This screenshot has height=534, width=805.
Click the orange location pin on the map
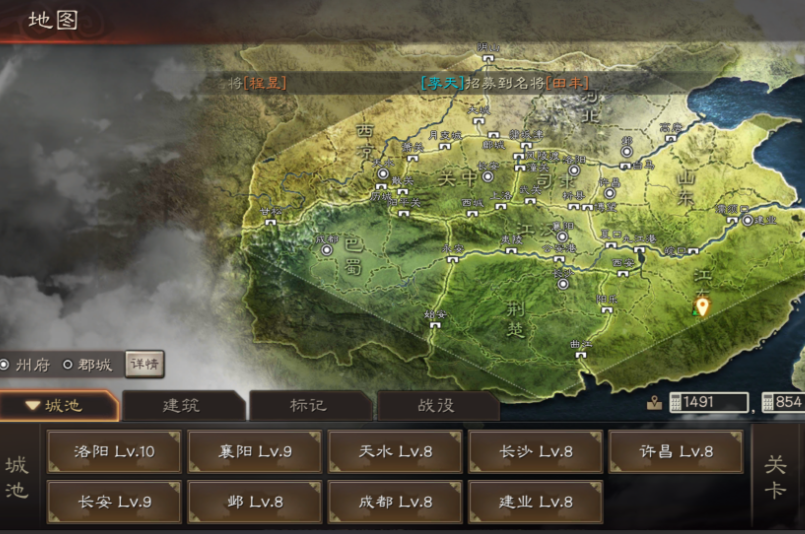coord(702,306)
